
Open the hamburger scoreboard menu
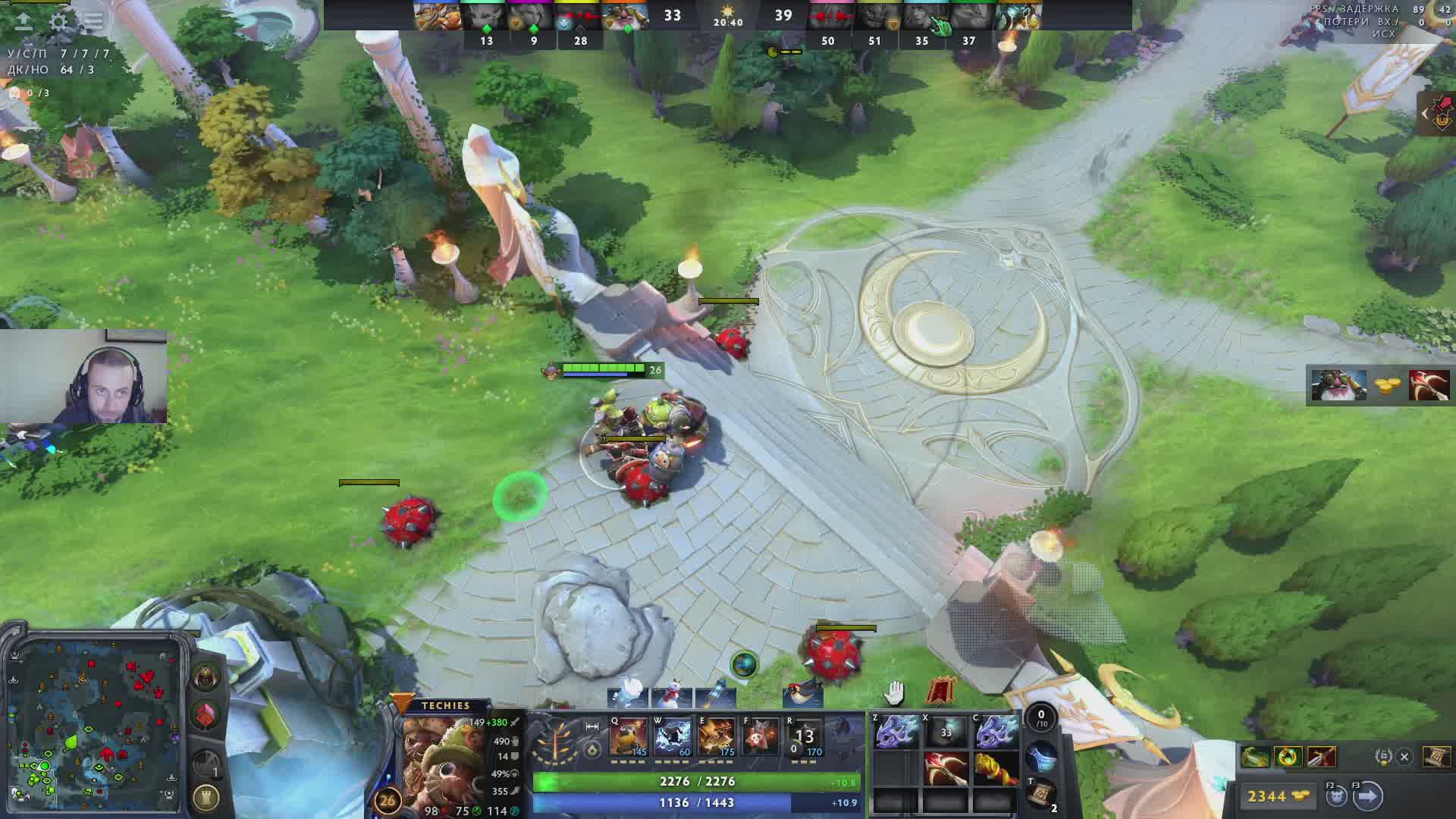tap(93, 21)
